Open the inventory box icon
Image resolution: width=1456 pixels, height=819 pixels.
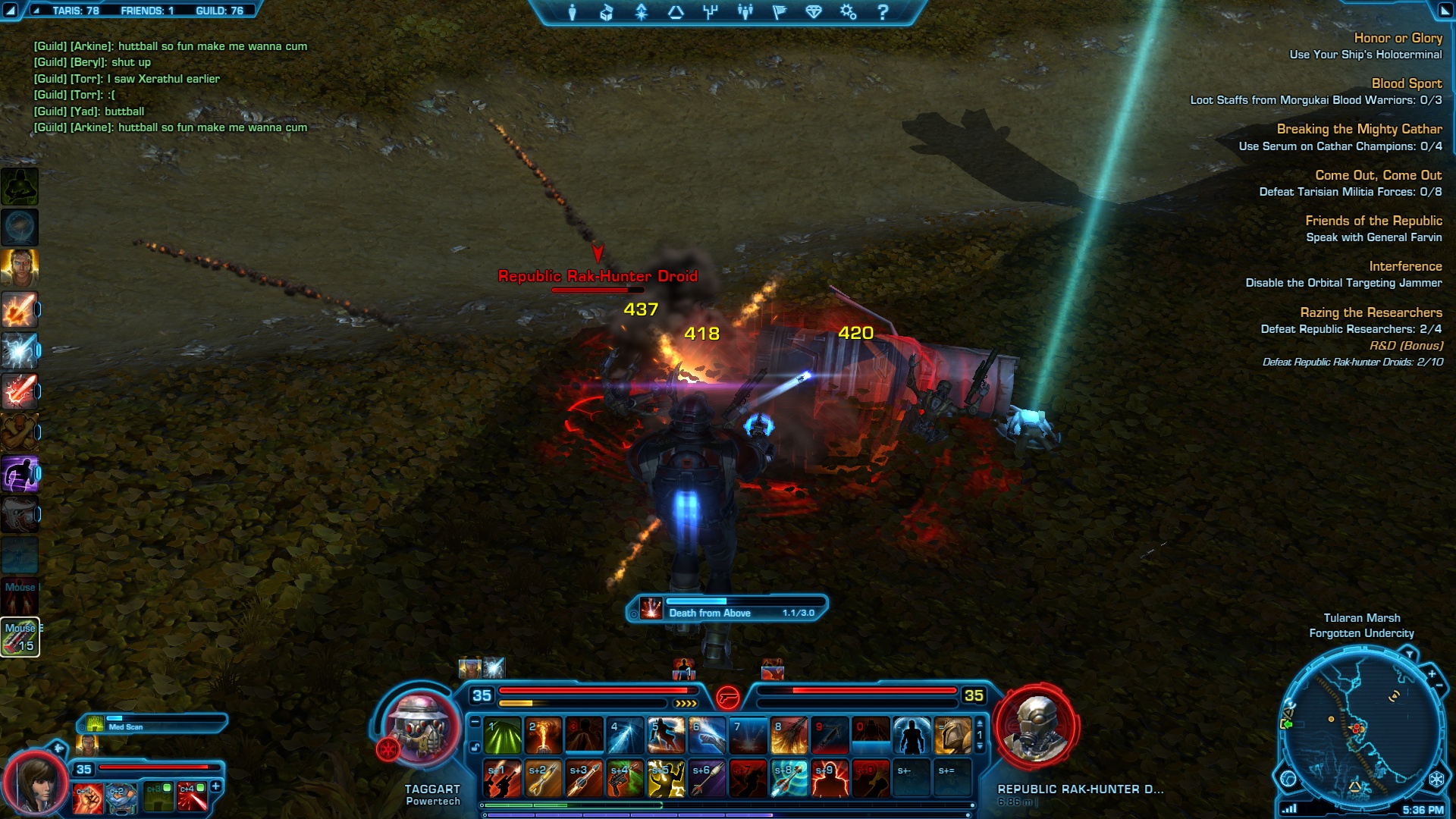click(x=606, y=12)
